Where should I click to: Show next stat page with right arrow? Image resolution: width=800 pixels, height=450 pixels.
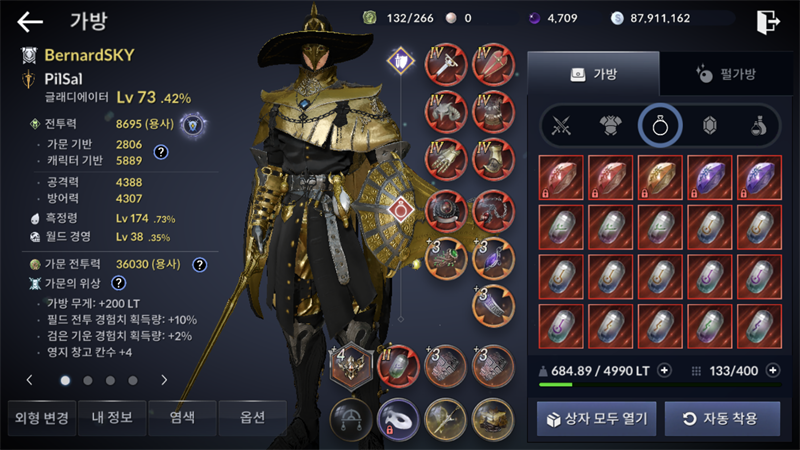164,380
